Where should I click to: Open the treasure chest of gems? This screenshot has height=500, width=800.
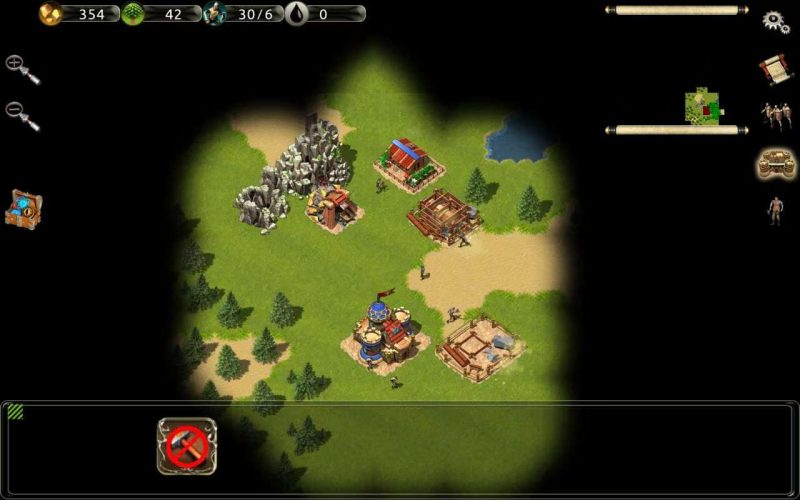coord(24,207)
